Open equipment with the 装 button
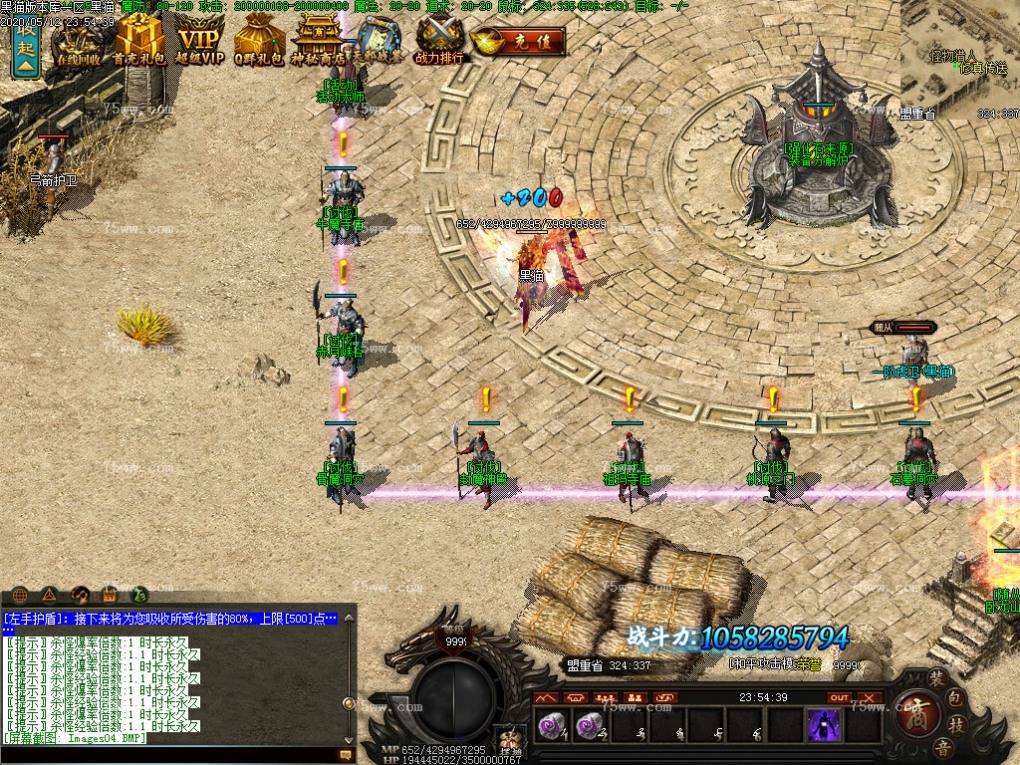Viewport: 1020px width, 765px height. 935,678
